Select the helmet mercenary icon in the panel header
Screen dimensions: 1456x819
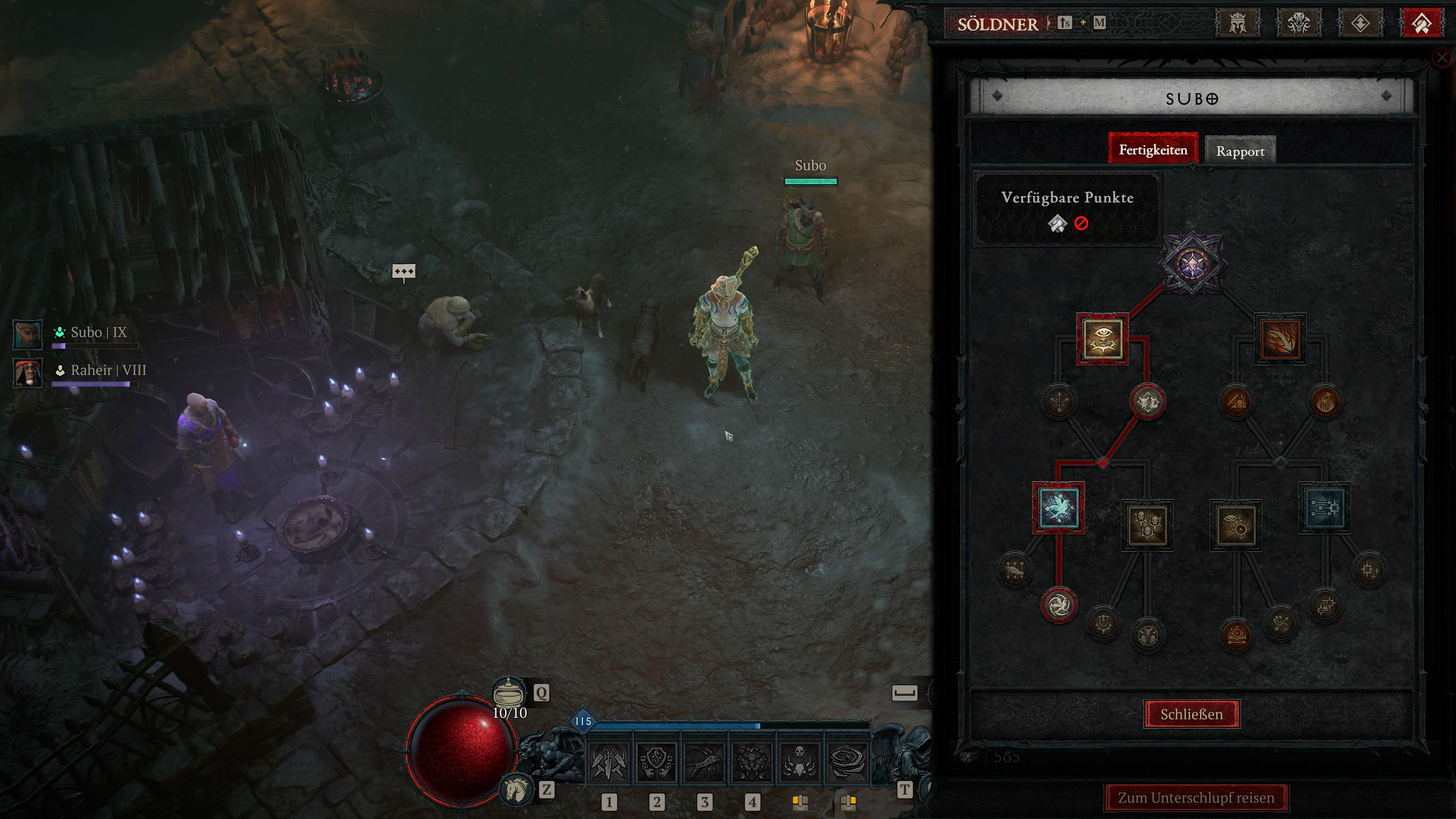[x=1238, y=23]
